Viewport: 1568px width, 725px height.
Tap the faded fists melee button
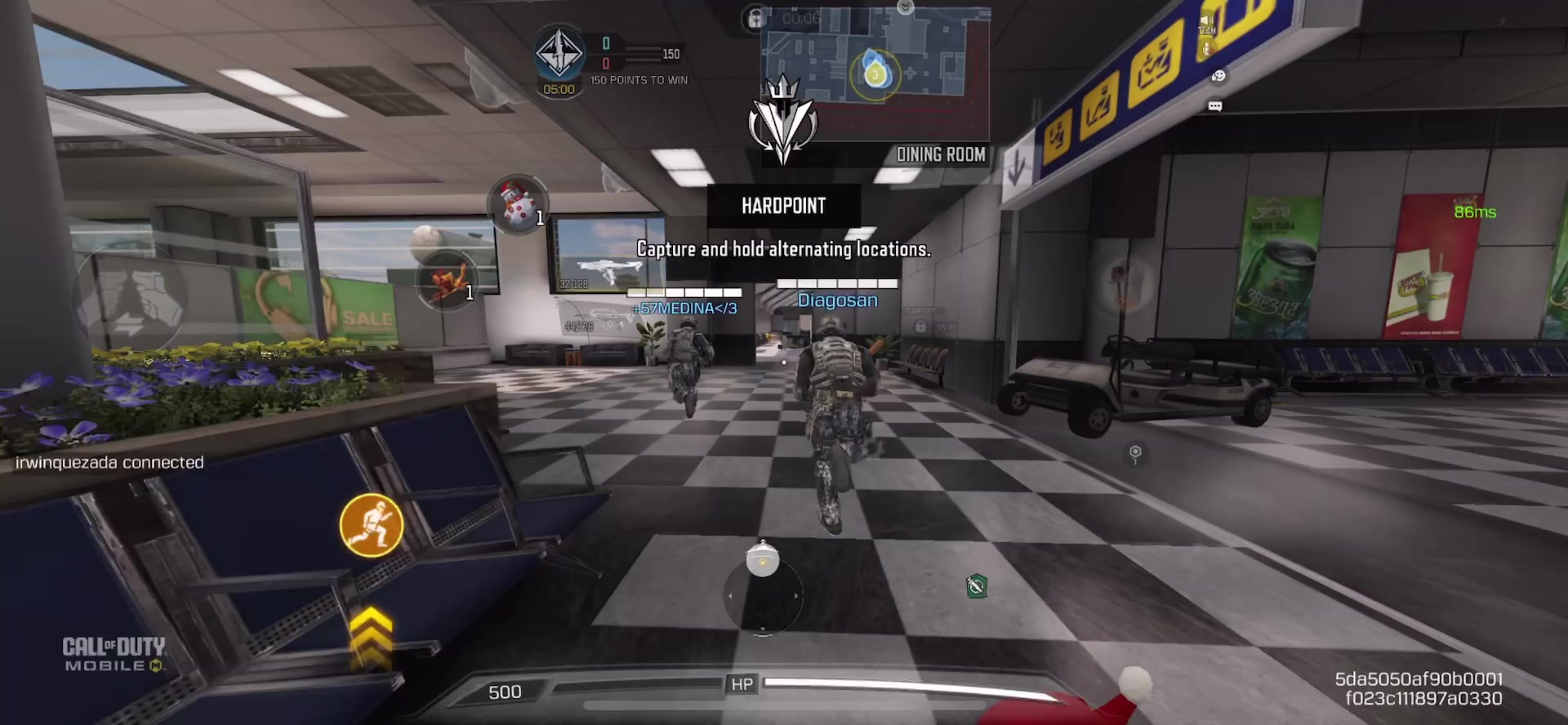click(130, 304)
